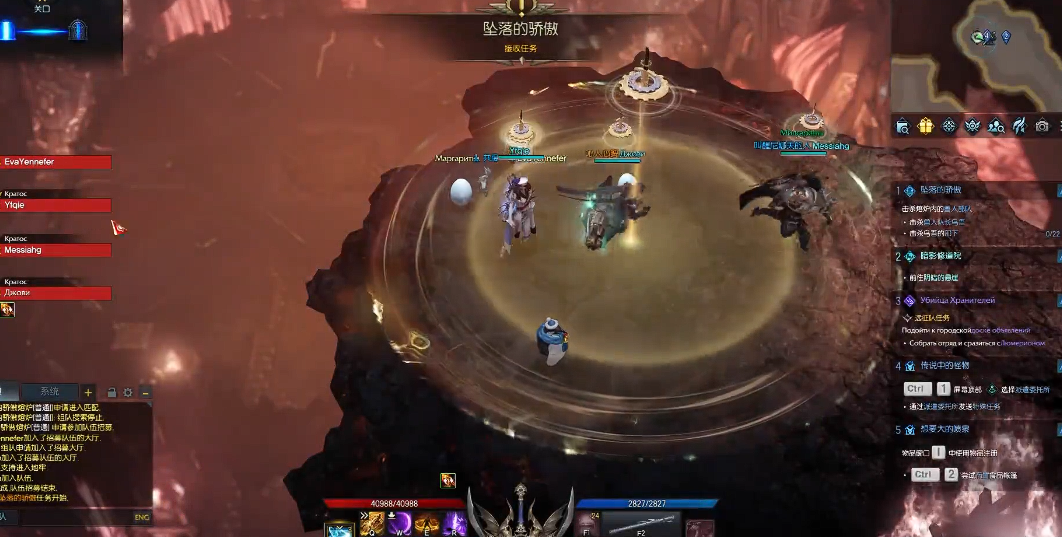Select party member Yiqie's frame

[55, 205]
